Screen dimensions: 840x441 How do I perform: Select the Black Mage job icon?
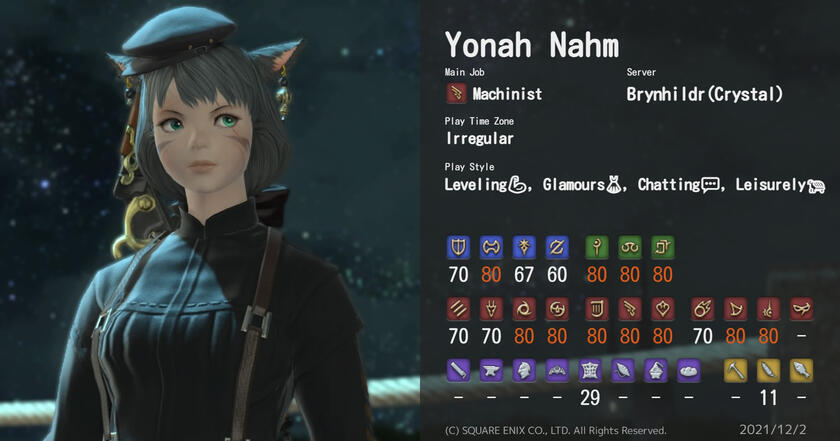click(x=704, y=307)
